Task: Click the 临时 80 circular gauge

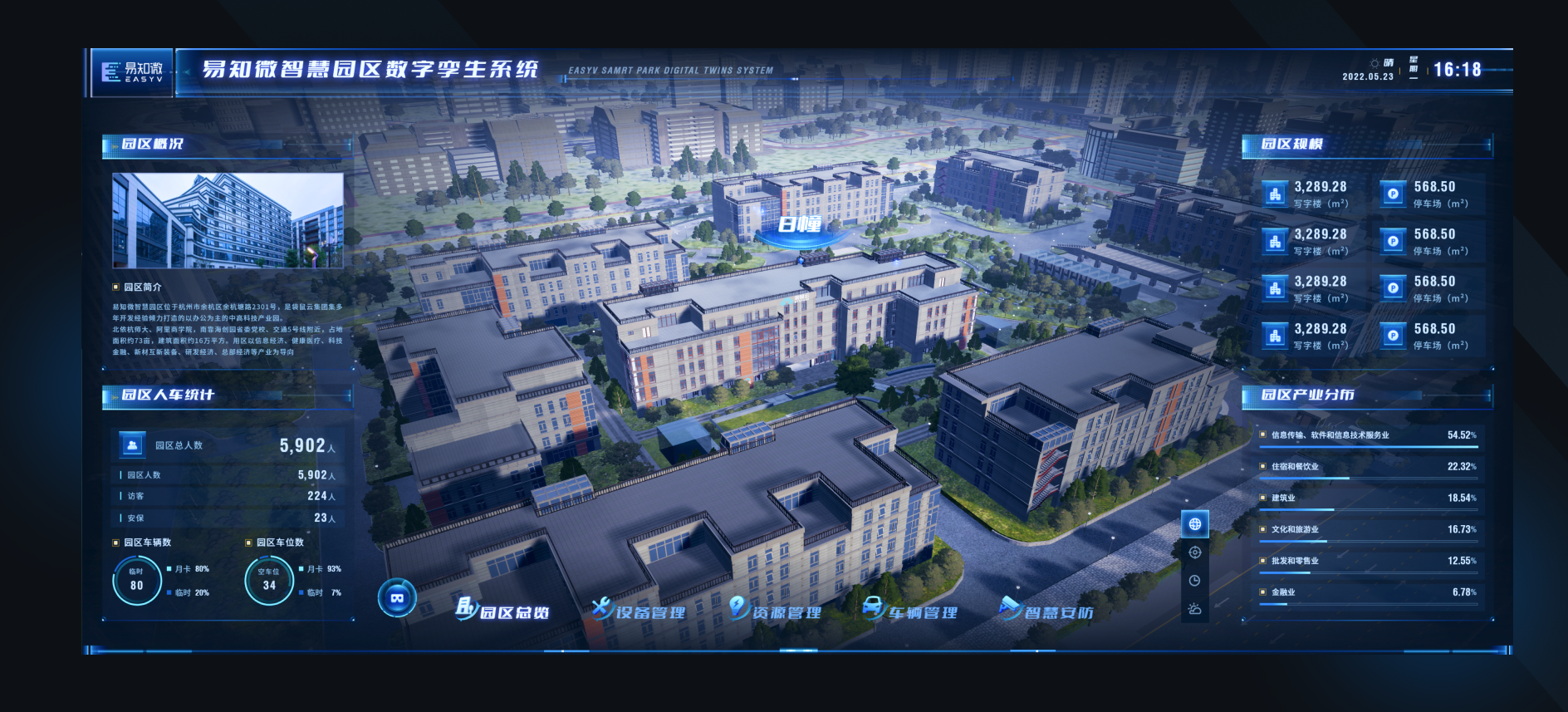Action: point(137,582)
